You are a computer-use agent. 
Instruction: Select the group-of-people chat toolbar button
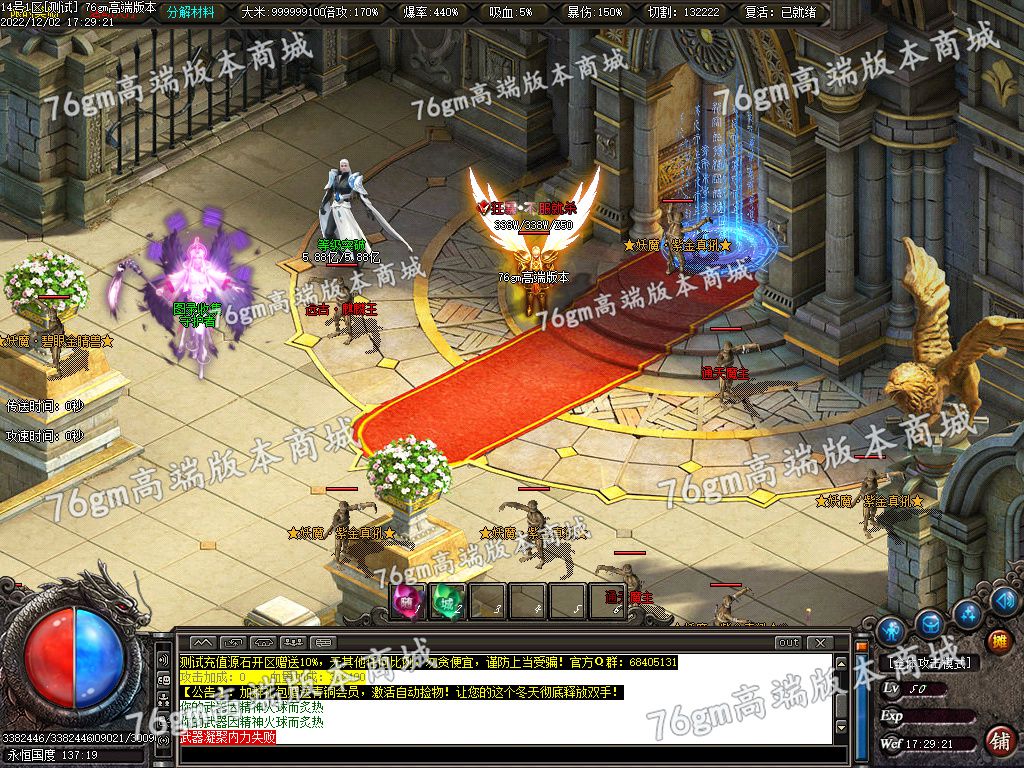pos(295,642)
